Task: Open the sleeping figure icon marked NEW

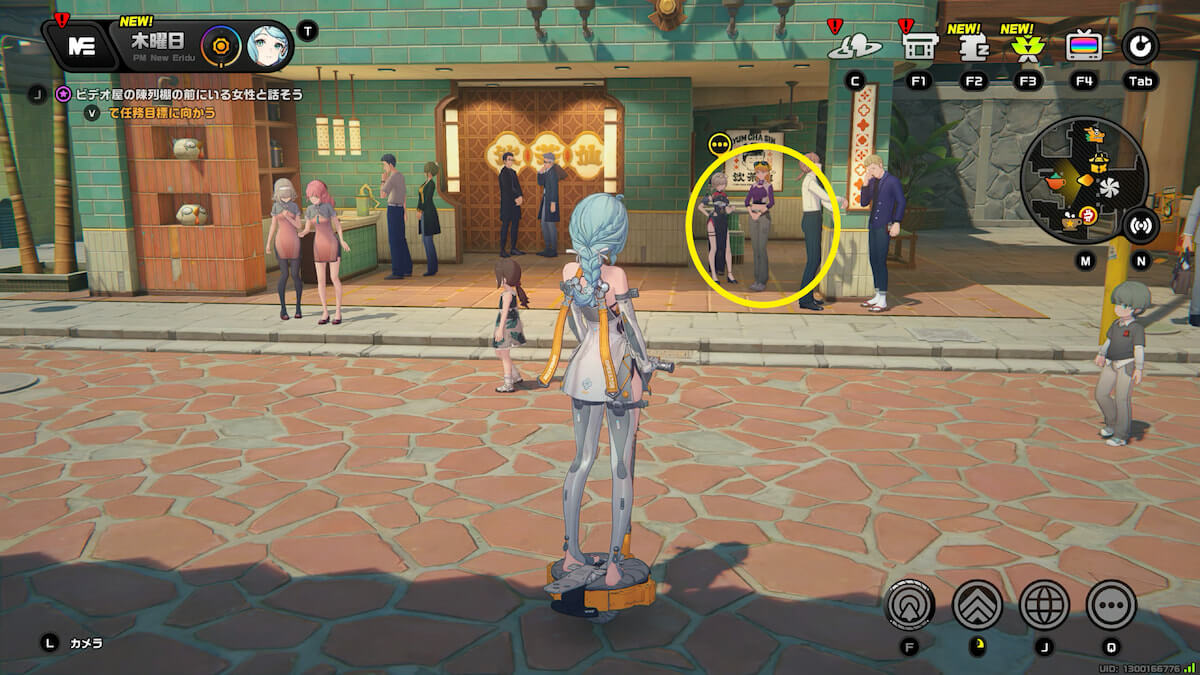Action: [972, 46]
